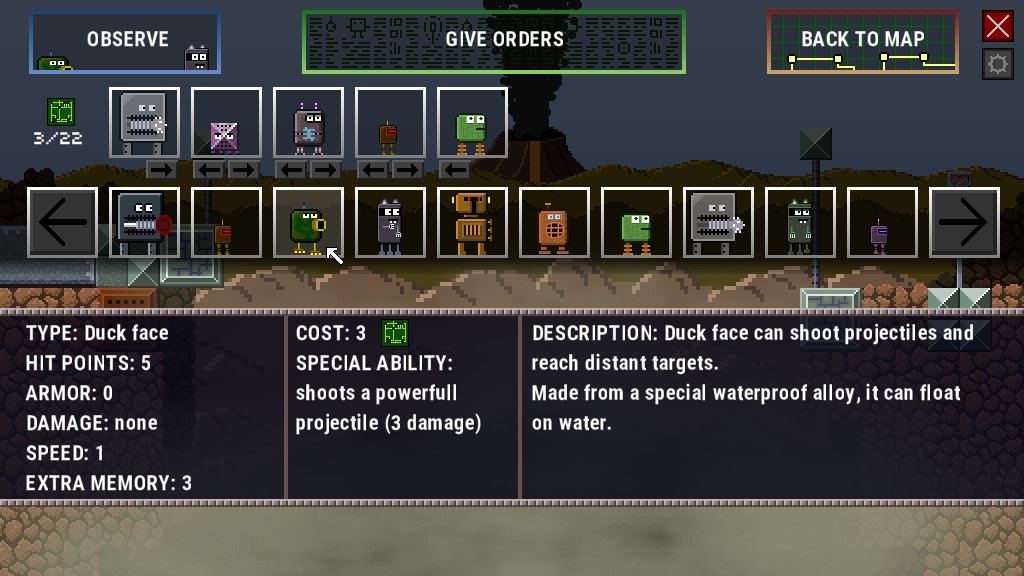Viewport: 1024px width, 576px height.
Task: Choose the robot holding a red saw
Action: 144,222
